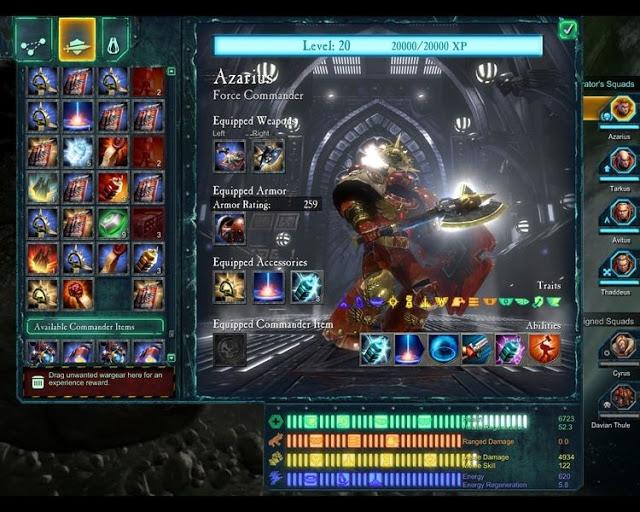
Task: Pick Davian Thule squad portrait
Action: coord(623,398)
